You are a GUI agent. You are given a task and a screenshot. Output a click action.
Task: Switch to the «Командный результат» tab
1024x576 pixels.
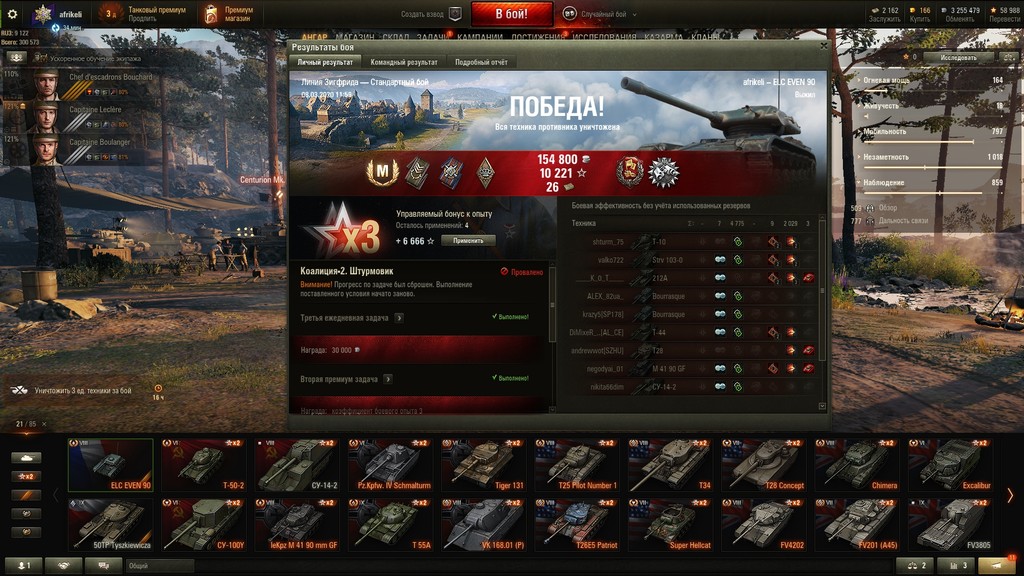coord(403,62)
